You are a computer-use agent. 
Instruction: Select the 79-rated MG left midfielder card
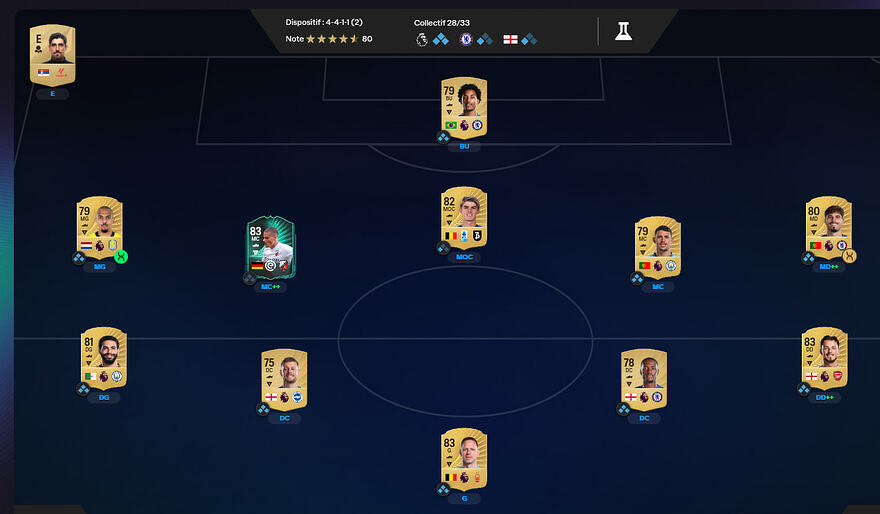click(99, 227)
